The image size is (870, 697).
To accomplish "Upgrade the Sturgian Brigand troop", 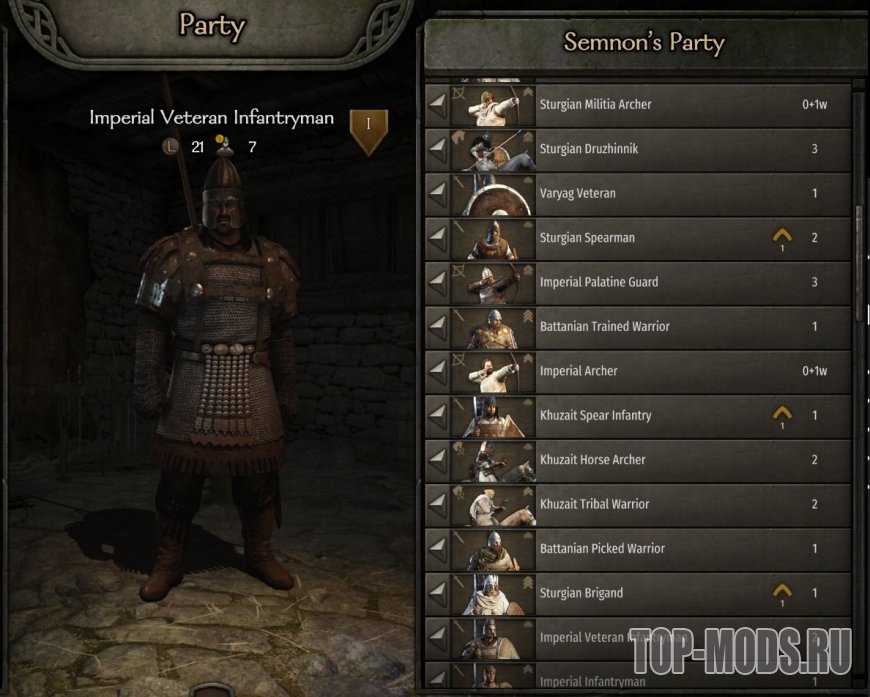I will coord(782,592).
